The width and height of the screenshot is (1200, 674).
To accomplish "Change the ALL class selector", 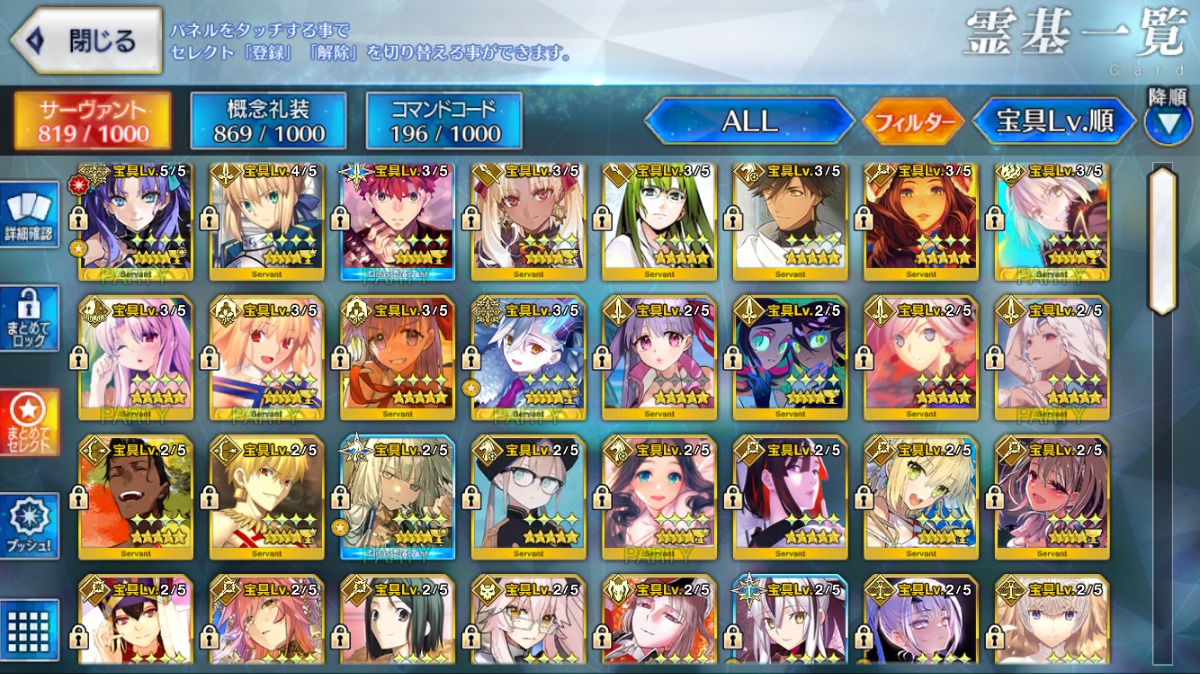I will pos(749,121).
